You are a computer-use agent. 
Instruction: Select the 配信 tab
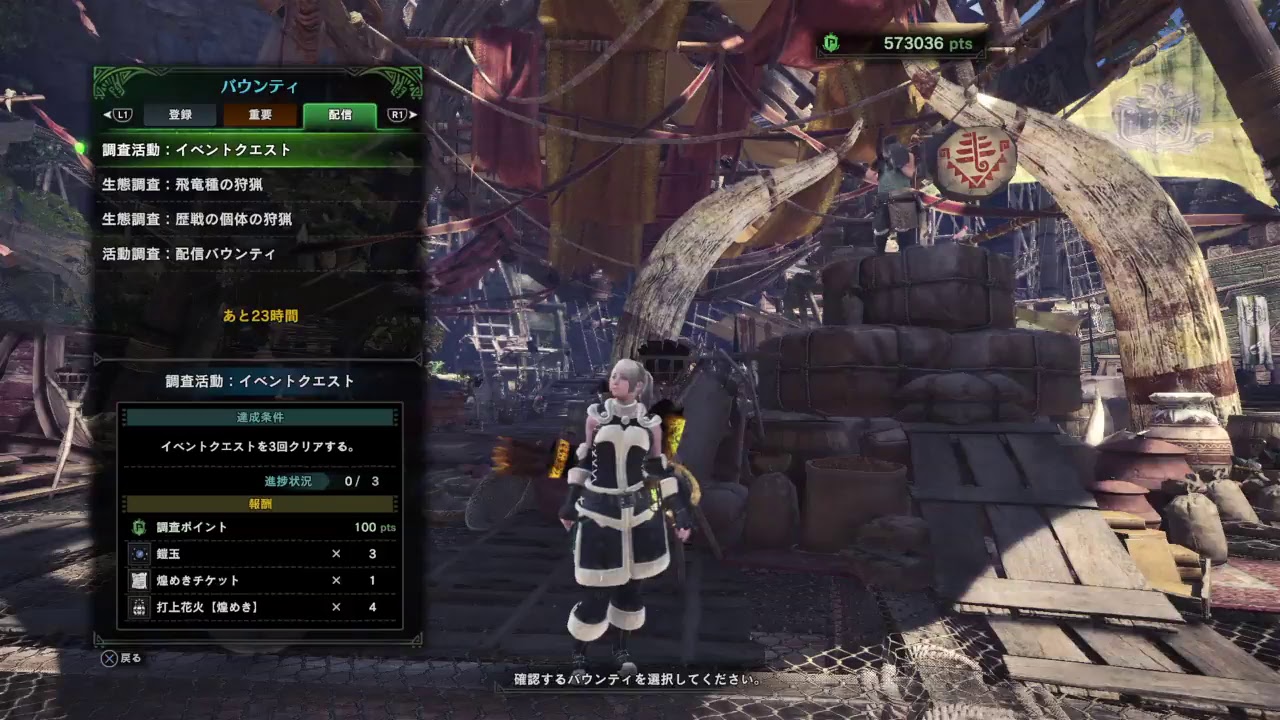(340, 115)
